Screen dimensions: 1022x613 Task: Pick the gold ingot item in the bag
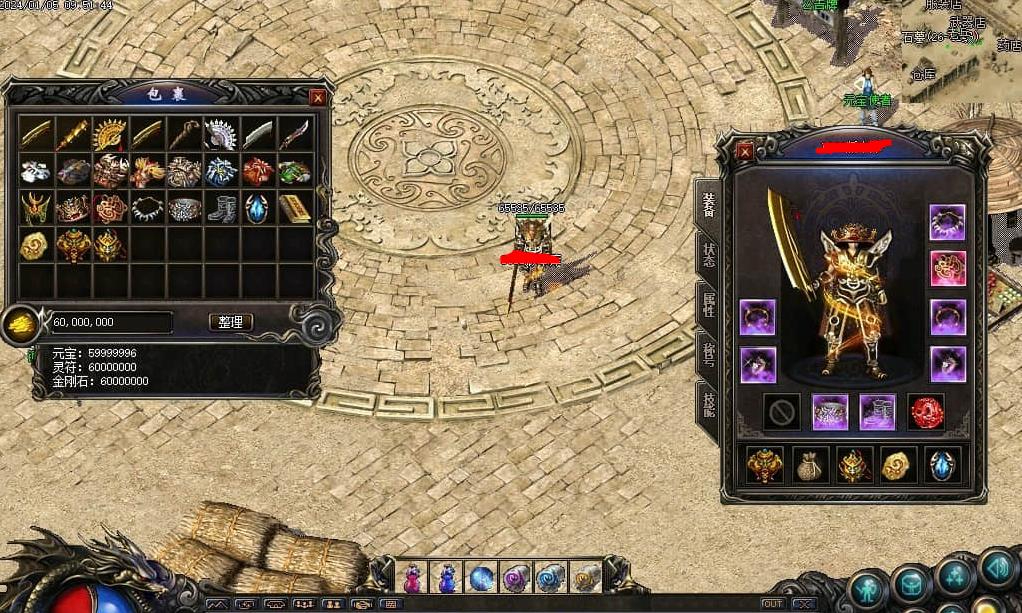35,245
